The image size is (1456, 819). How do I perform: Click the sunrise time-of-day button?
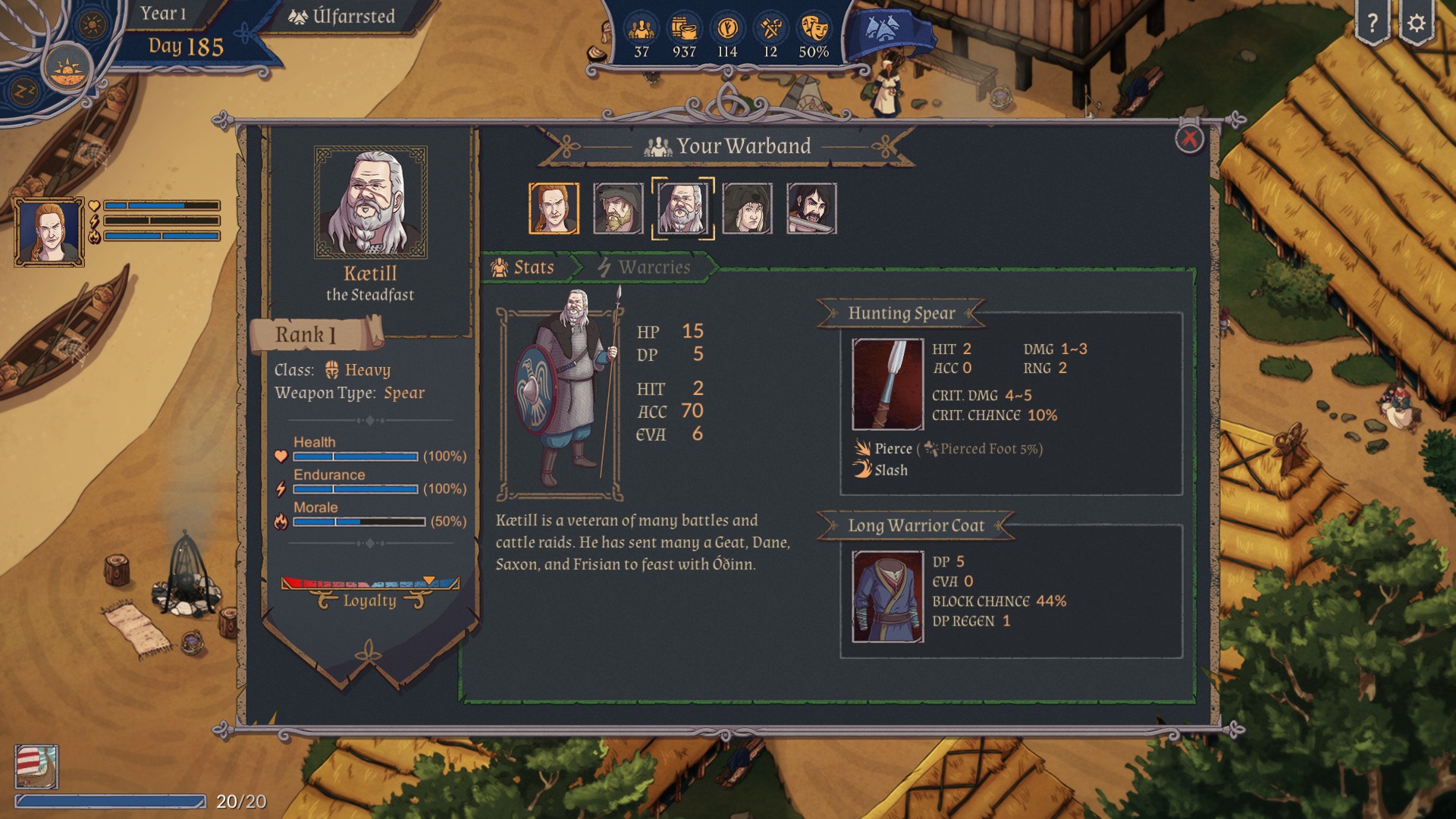point(67,70)
